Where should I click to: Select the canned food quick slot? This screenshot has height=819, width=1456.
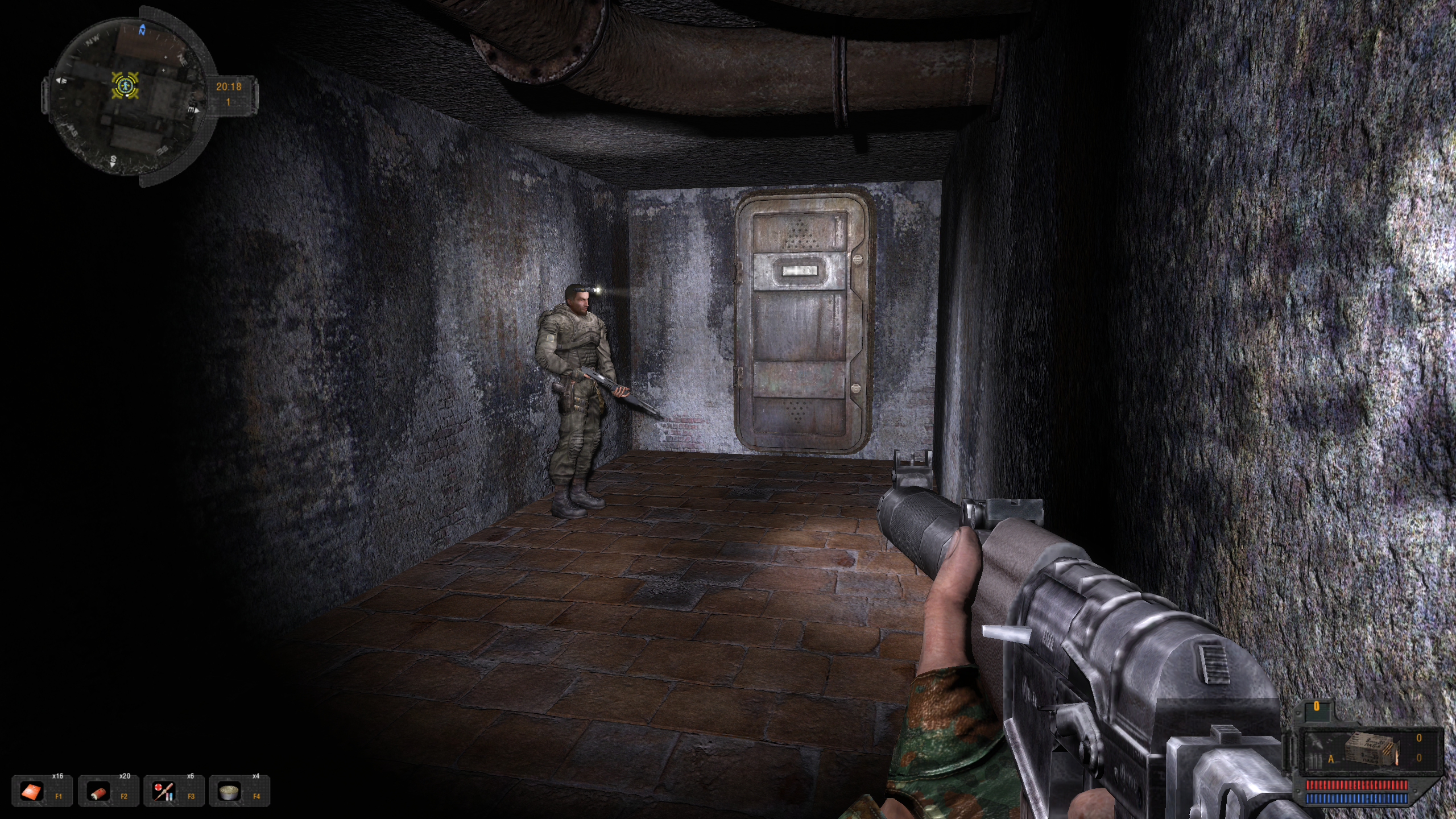(x=230, y=791)
